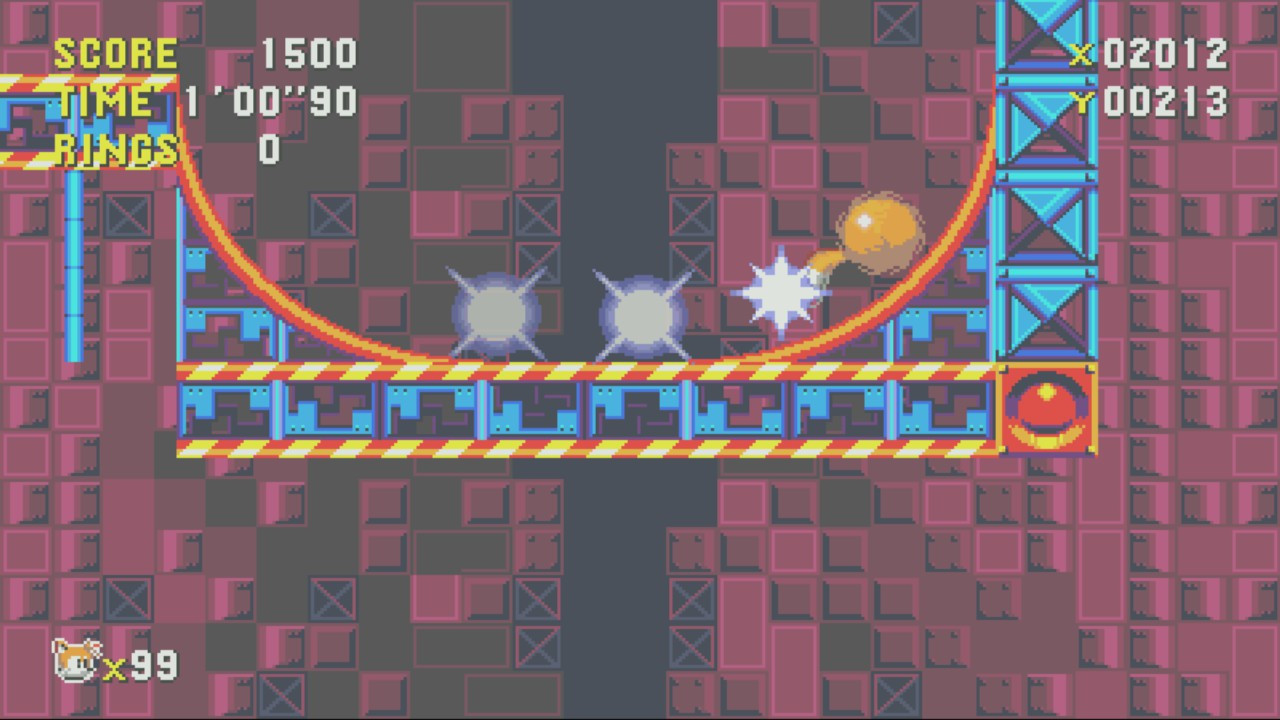Screen dimensions: 1280x720
Task: Expand the TIME display showing 1'00"90
Action: pyautogui.click(x=270, y=100)
